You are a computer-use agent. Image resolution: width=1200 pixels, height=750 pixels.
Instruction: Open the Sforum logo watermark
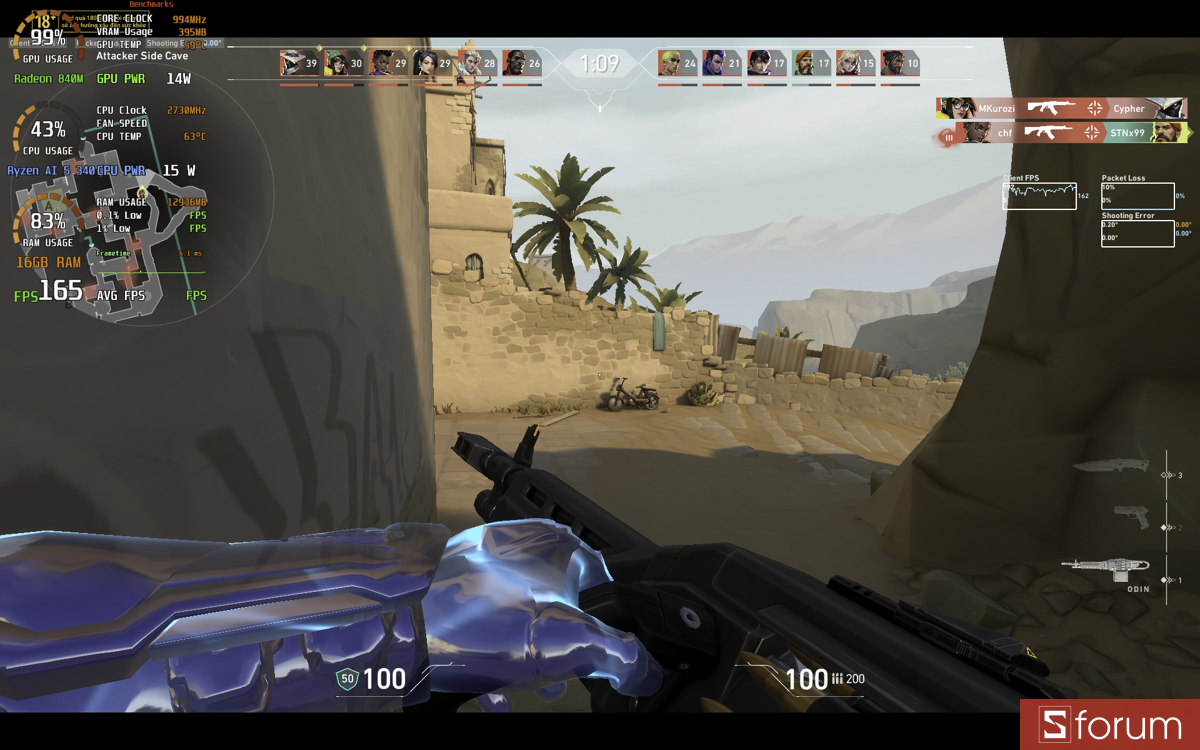[1110, 725]
